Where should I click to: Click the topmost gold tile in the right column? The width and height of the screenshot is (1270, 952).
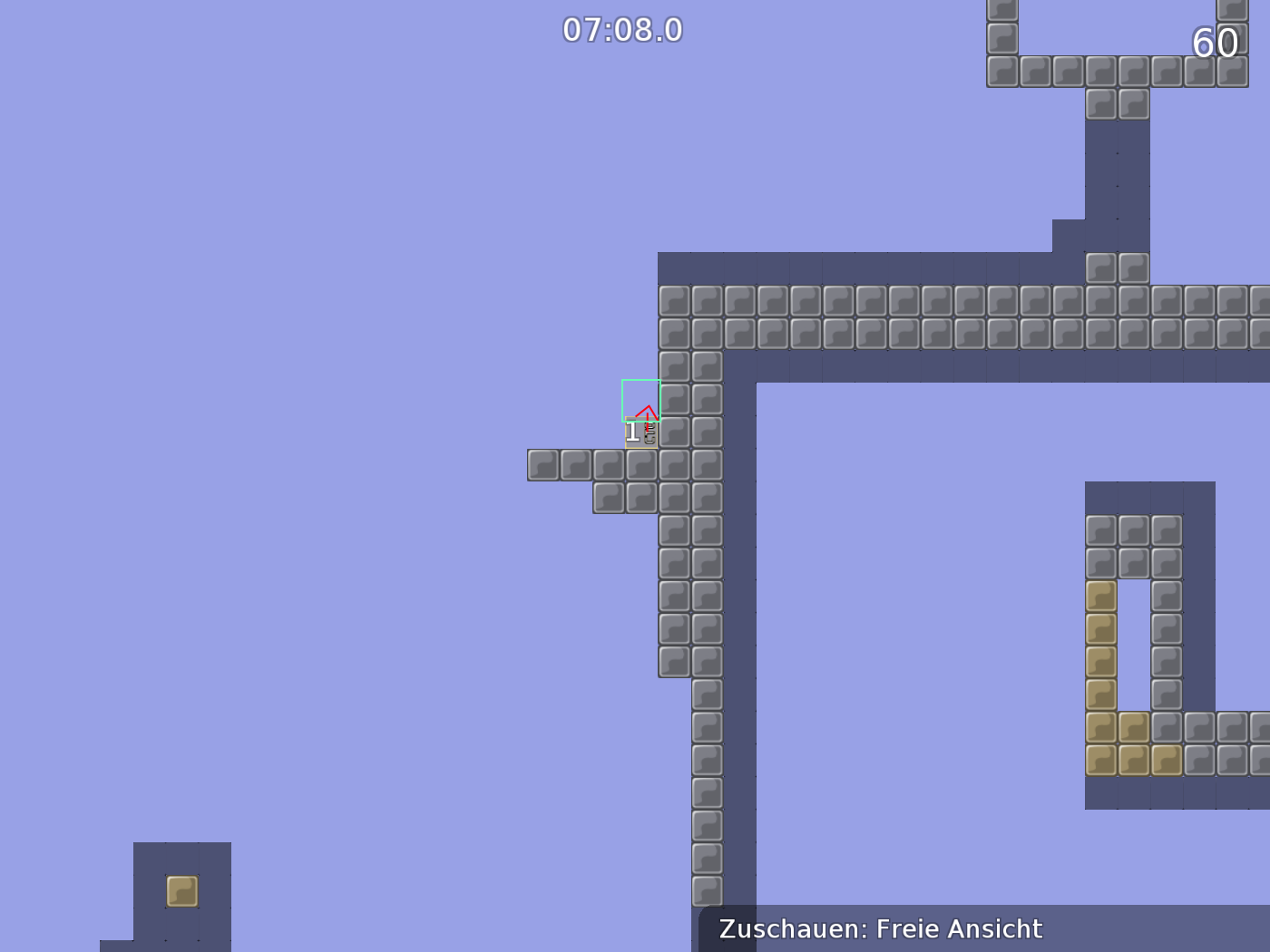(x=1100, y=597)
